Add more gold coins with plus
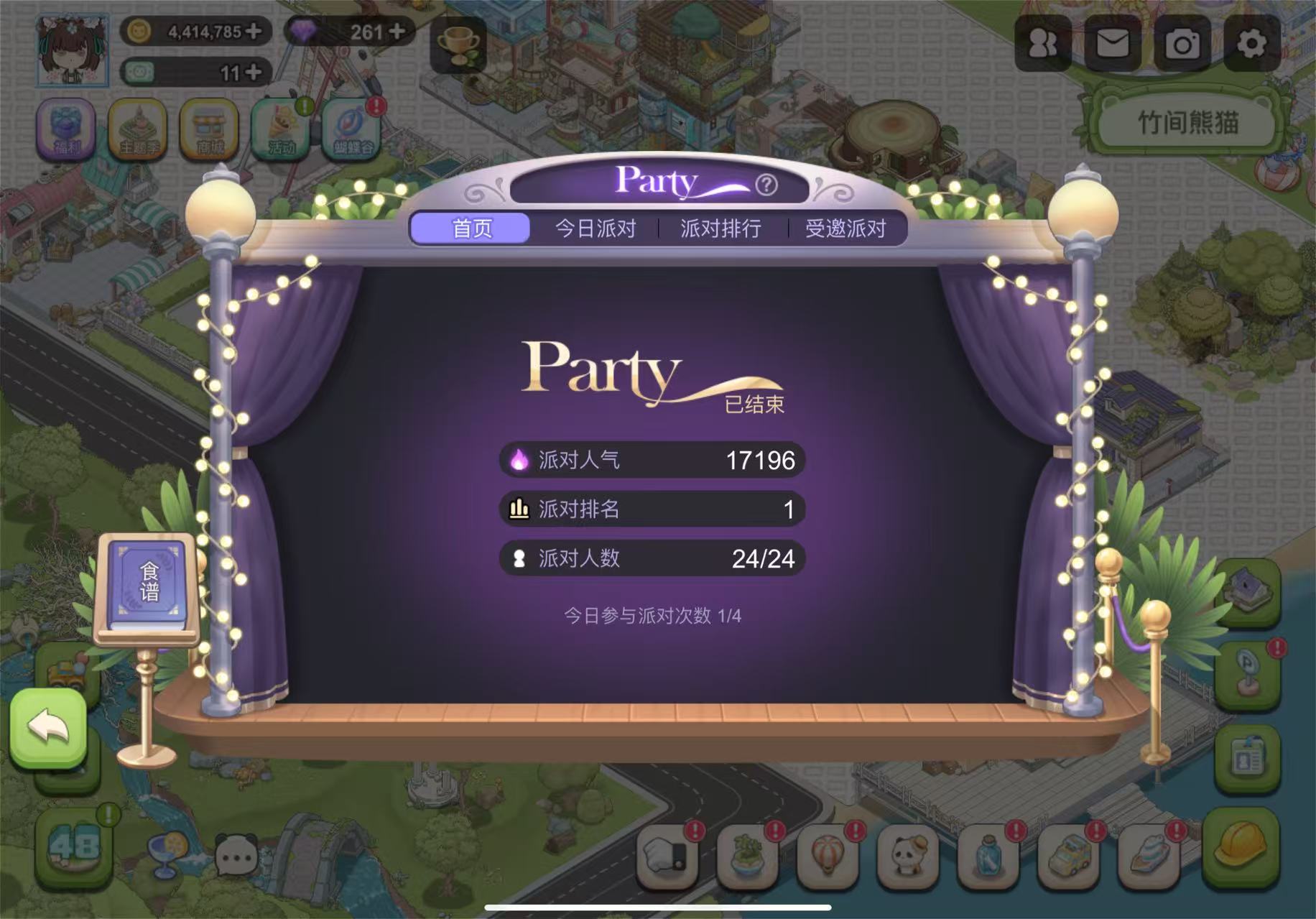Screen dimensions: 1316x919 [x=253, y=31]
